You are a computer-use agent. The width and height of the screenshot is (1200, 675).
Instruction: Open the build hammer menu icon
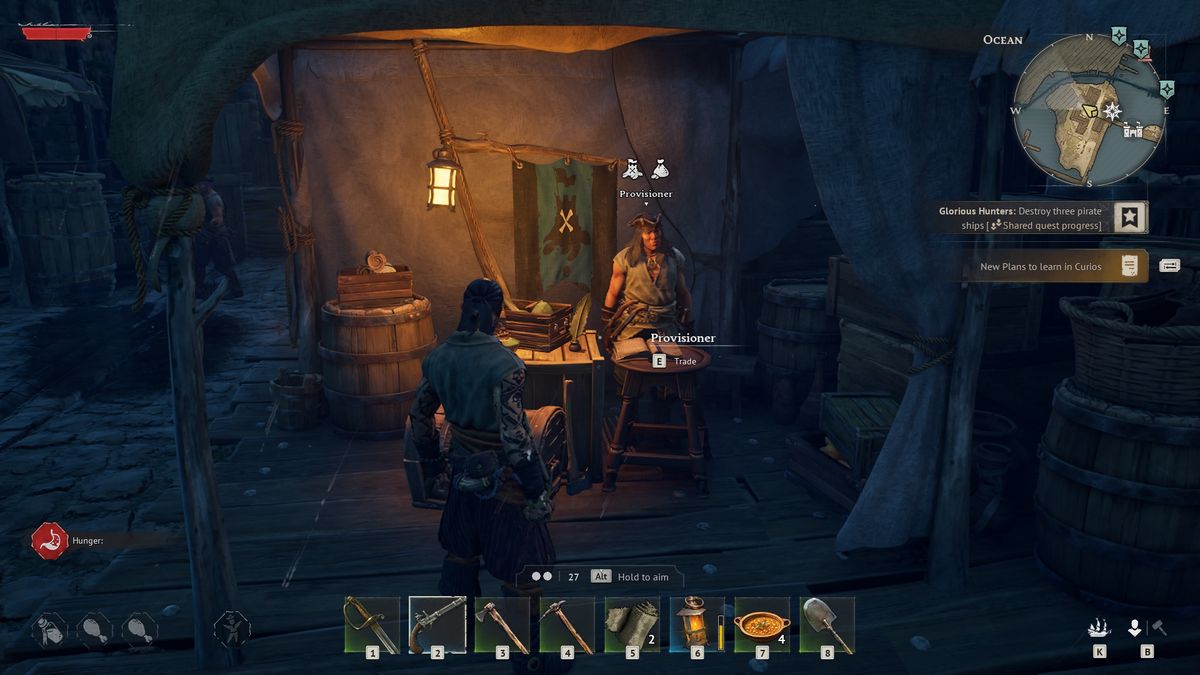pyautogui.click(x=1160, y=628)
